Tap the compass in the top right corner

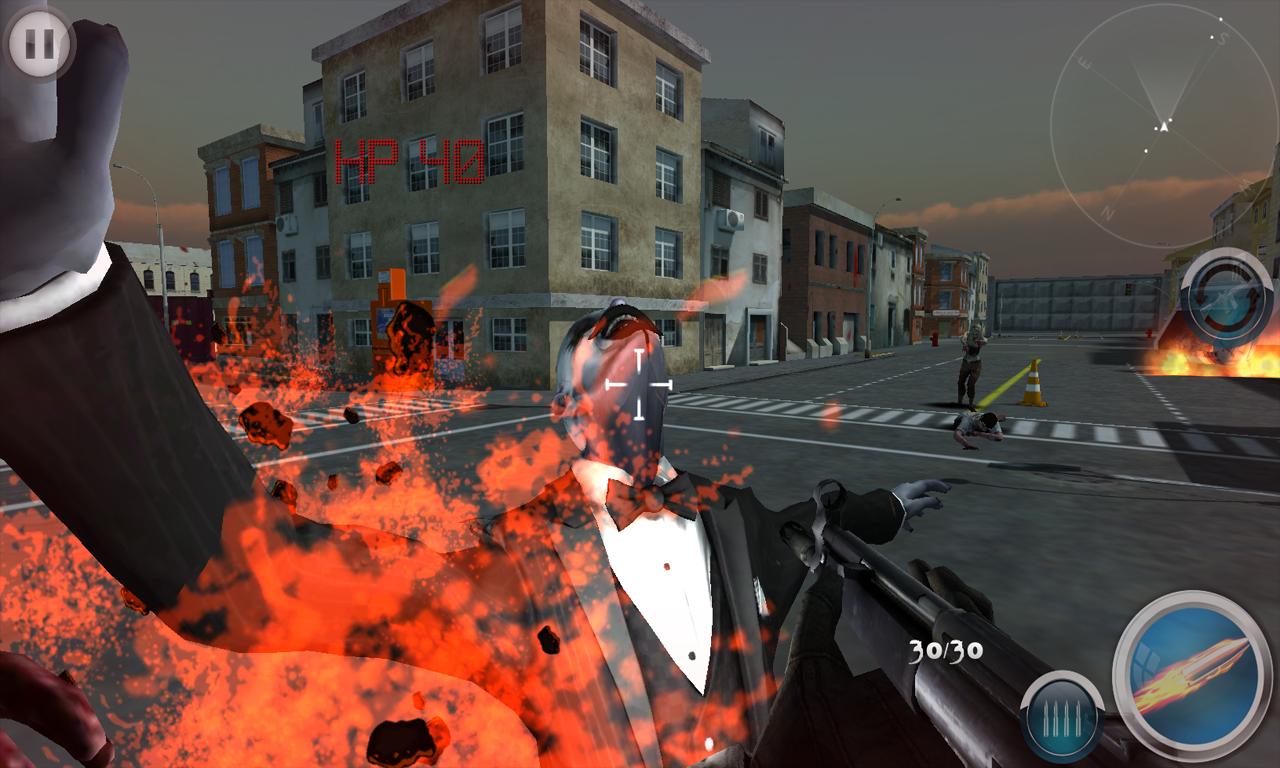1163,125
